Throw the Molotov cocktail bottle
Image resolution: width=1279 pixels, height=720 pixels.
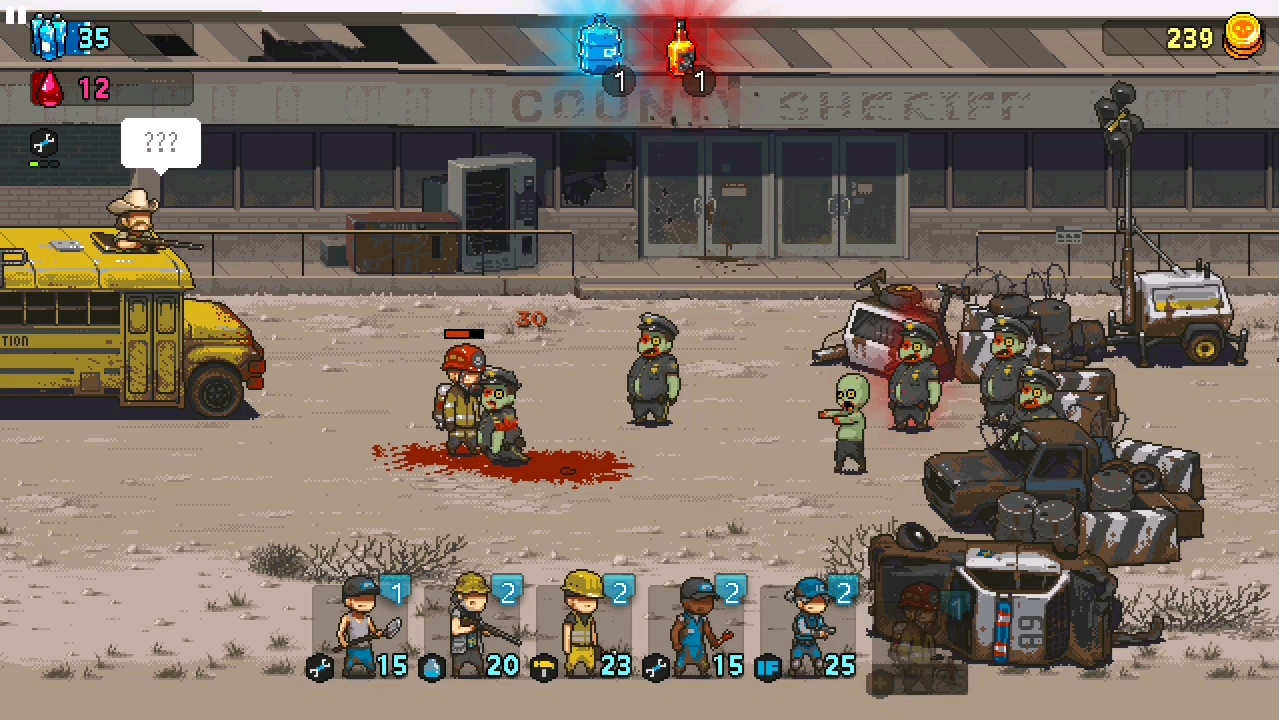(x=682, y=48)
